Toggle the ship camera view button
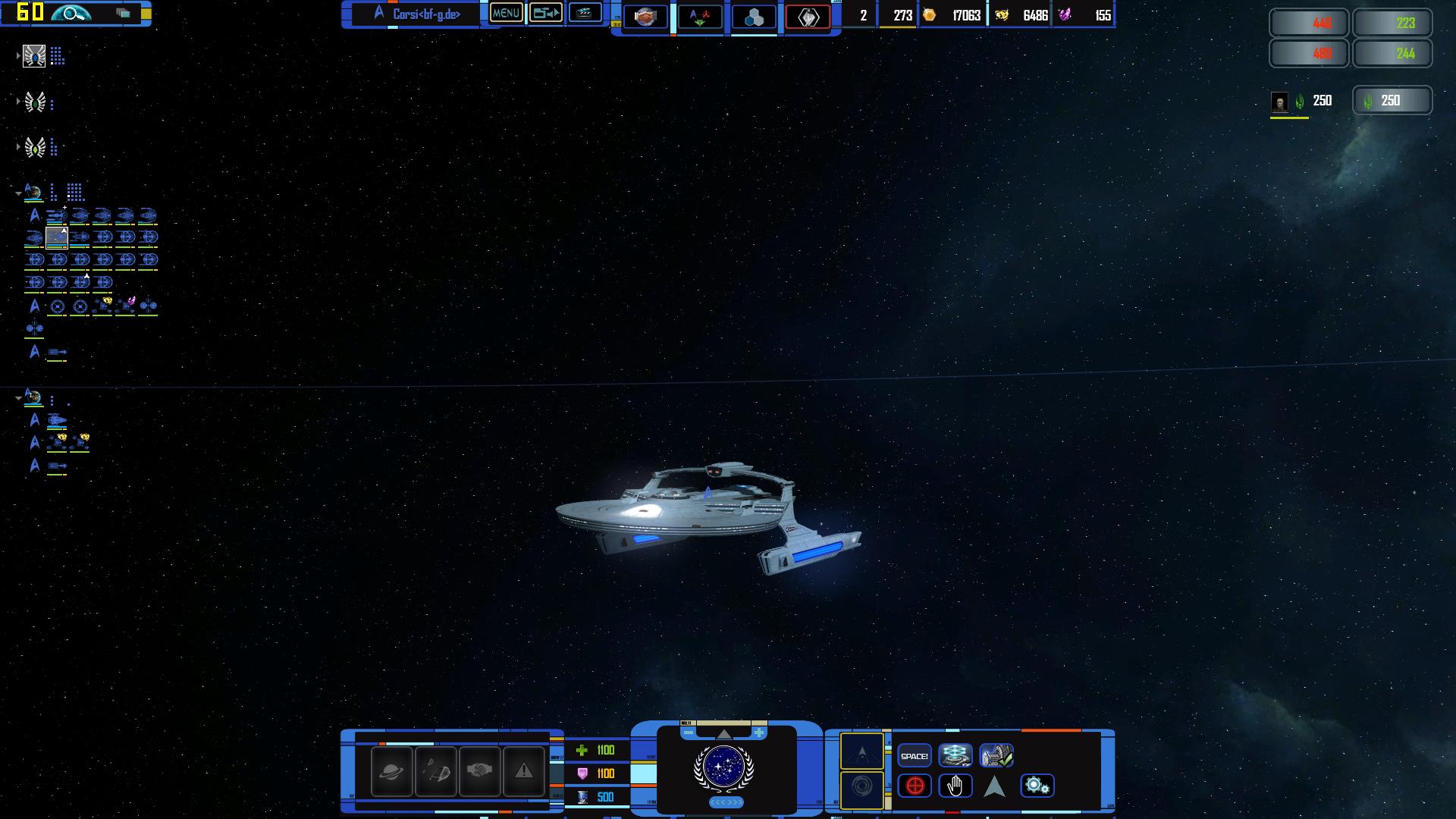This screenshot has height=819, width=1456. pos(545,13)
